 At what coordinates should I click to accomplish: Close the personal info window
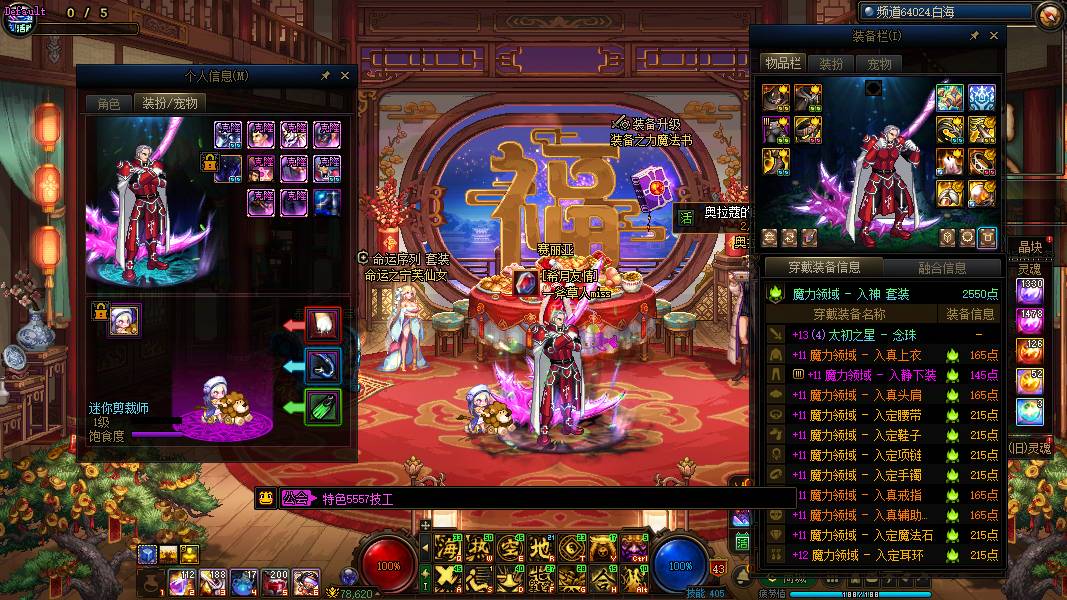[x=345, y=75]
